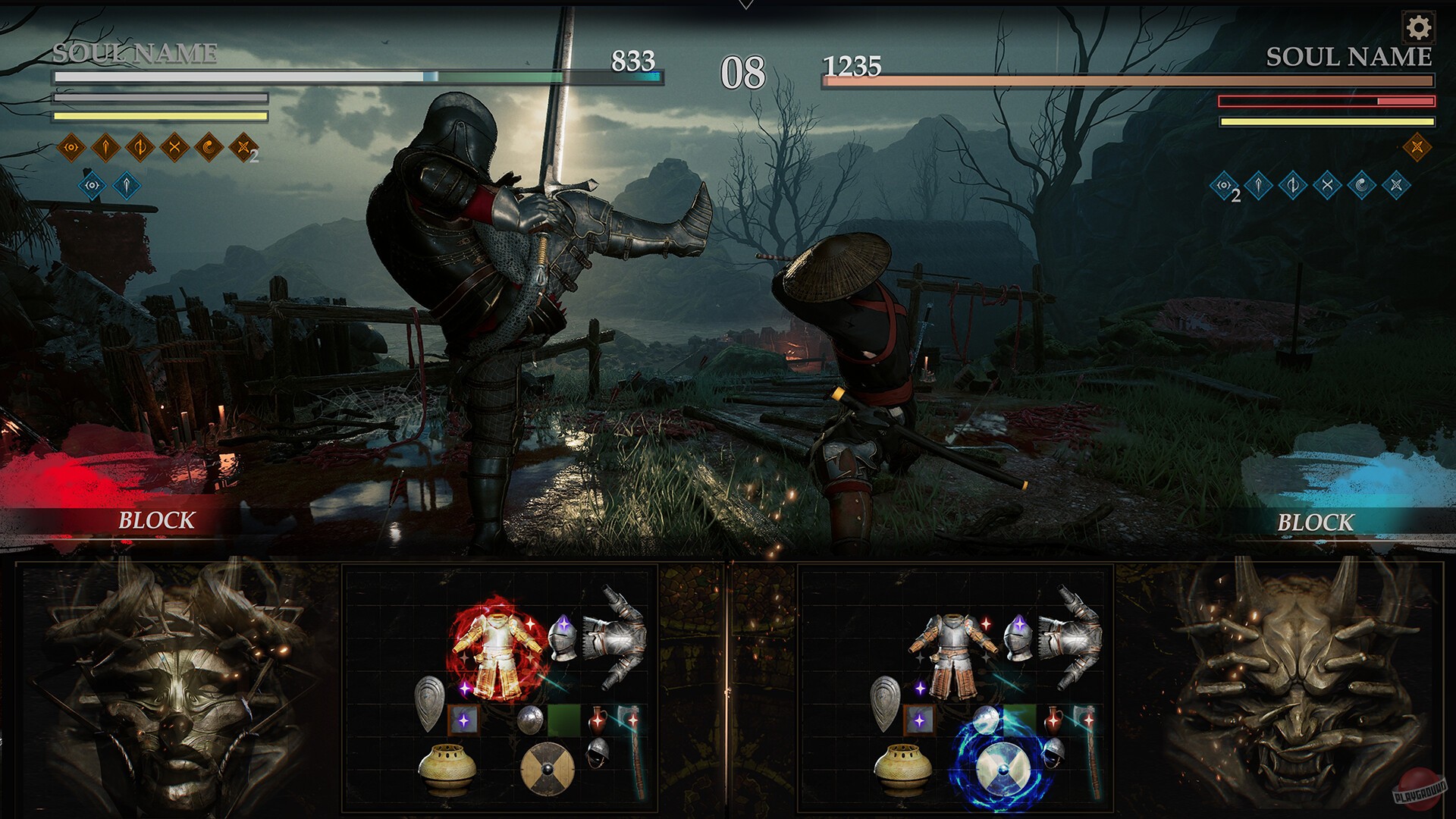
Task: Select the blue arrow ability icon on the left
Action: click(x=127, y=186)
